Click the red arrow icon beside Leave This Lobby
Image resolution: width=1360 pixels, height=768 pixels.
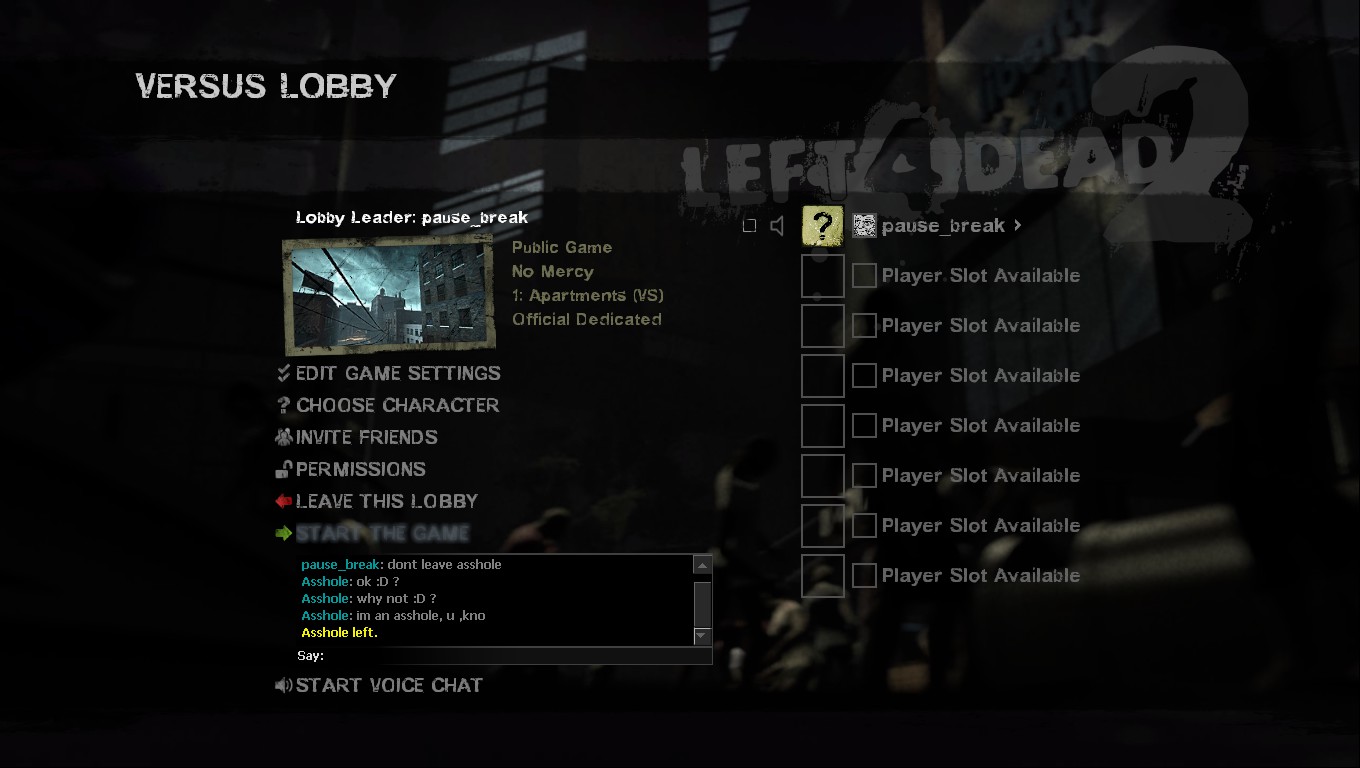pos(283,501)
